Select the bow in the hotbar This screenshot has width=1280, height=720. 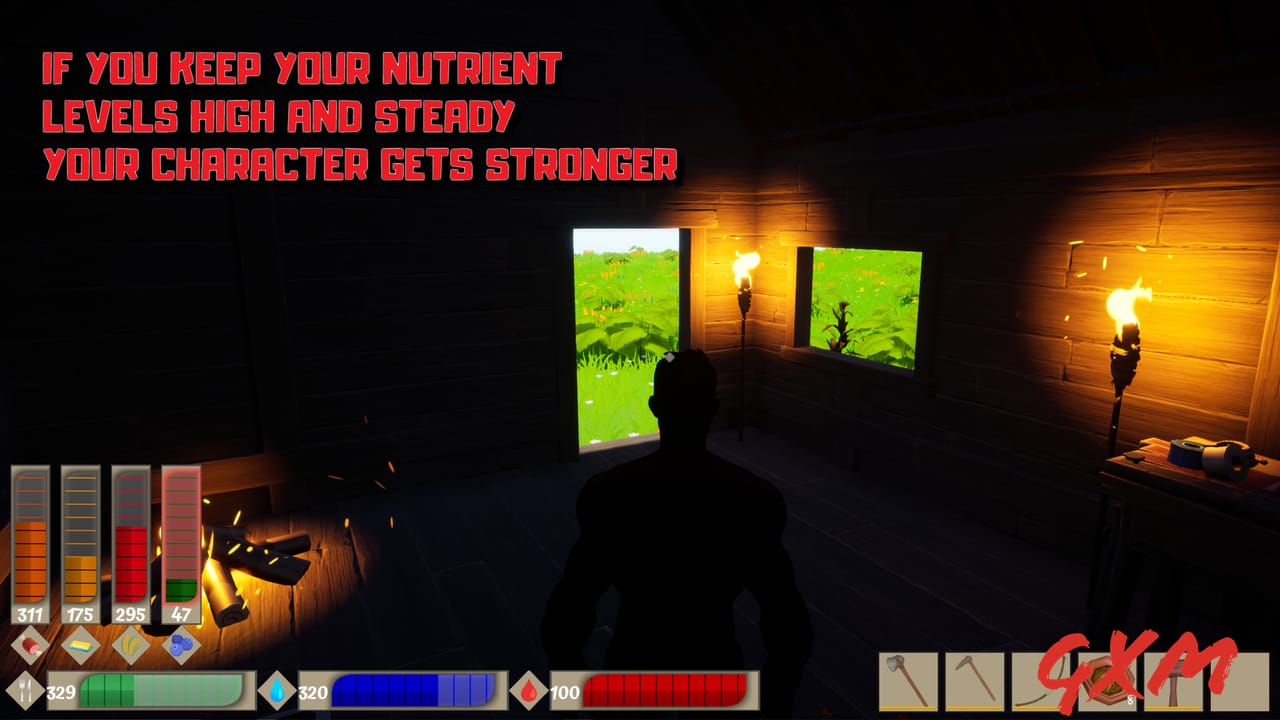coord(1044,680)
